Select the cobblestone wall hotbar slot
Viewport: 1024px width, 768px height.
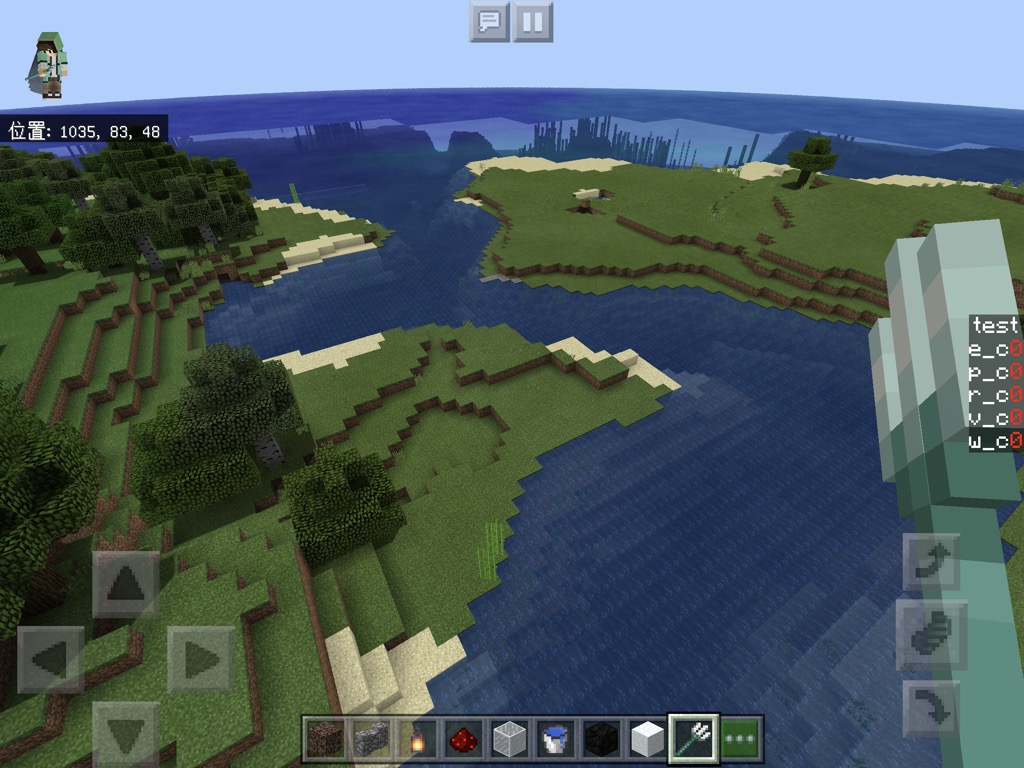coord(370,739)
